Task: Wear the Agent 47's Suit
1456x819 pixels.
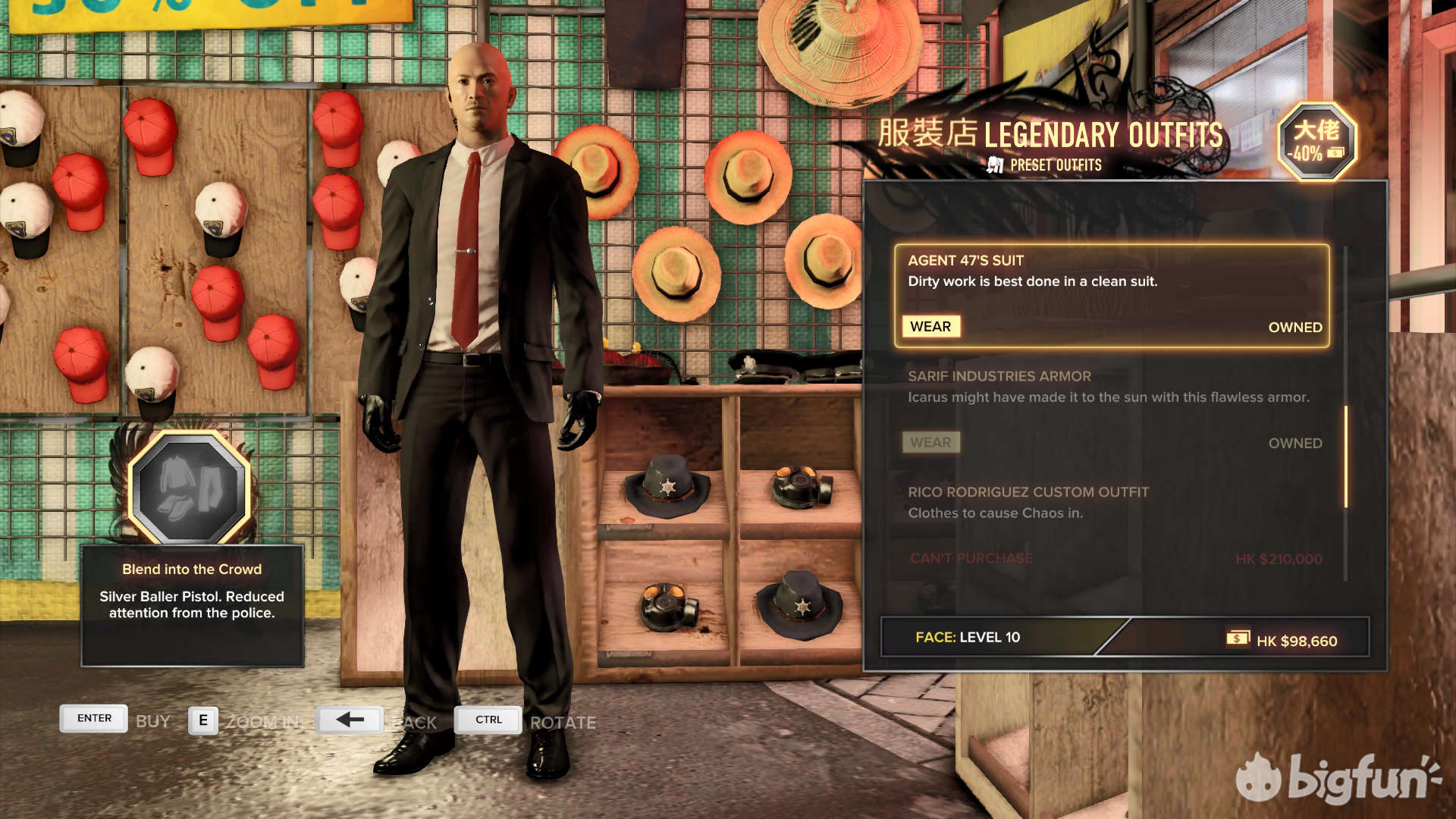Action: [930, 327]
